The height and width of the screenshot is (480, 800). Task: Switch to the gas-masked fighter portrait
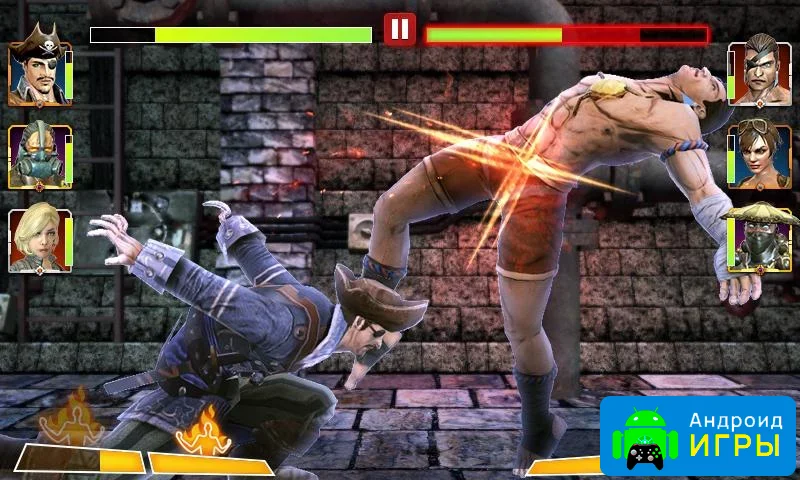click(38, 157)
